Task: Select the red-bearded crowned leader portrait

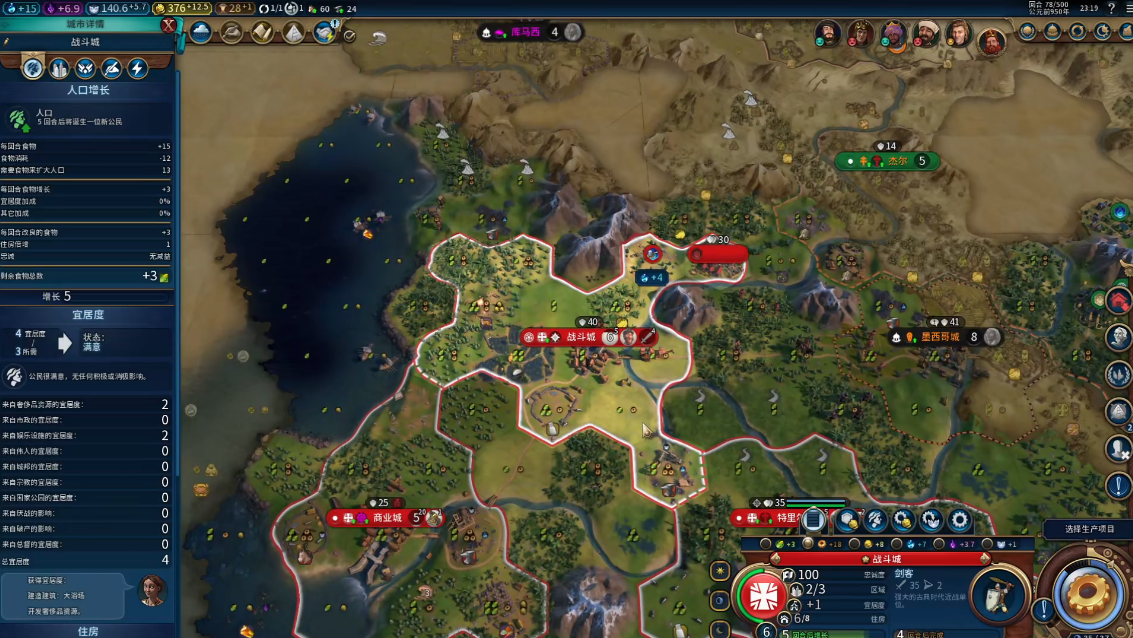Action: tap(990, 41)
